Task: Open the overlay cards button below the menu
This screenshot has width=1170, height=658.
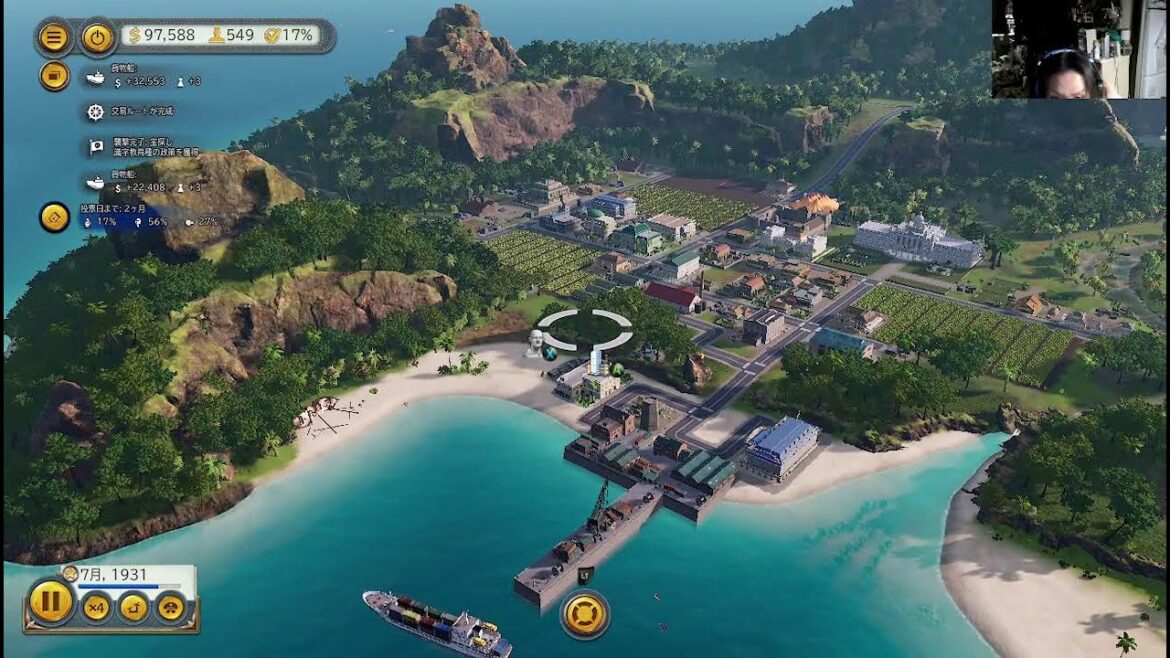Action: tap(54, 75)
